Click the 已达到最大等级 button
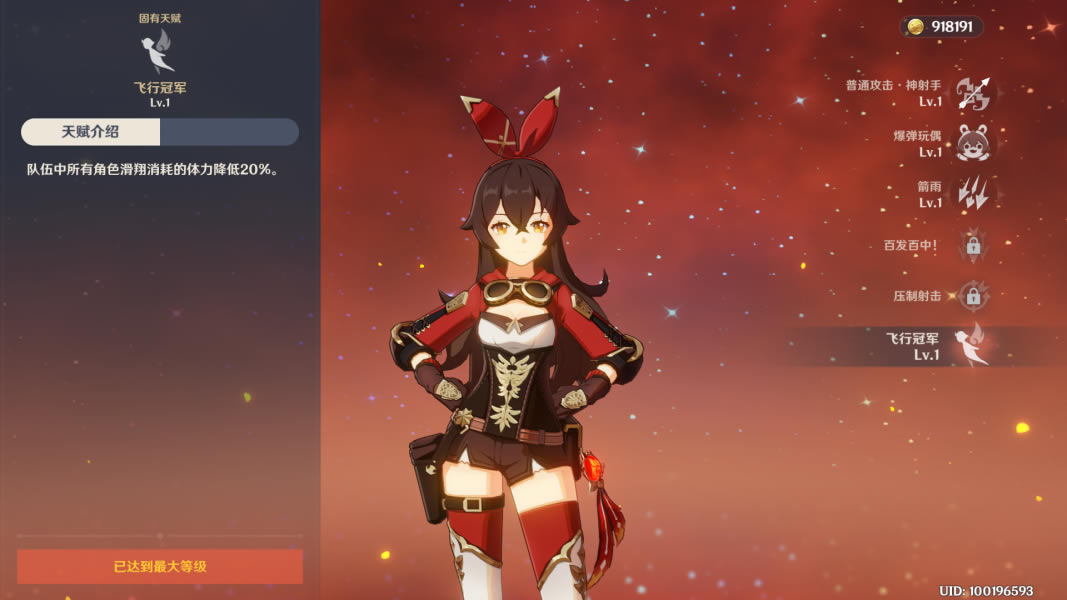Image resolution: width=1067 pixels, height=600 pixels. (160, 567)
